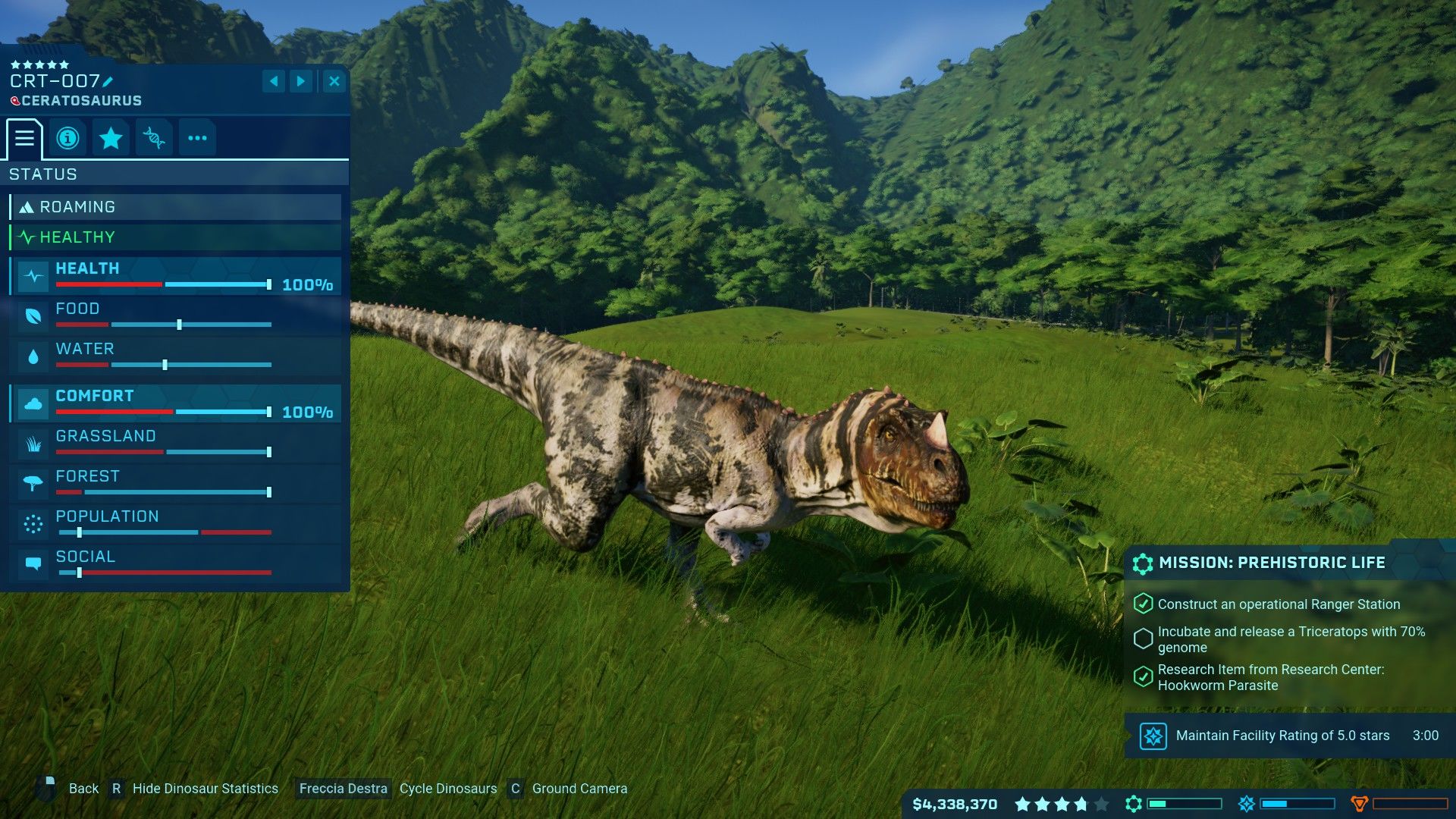
Task: Select the Health stat row
Action: pyautogui.click(x=175, y=276)
